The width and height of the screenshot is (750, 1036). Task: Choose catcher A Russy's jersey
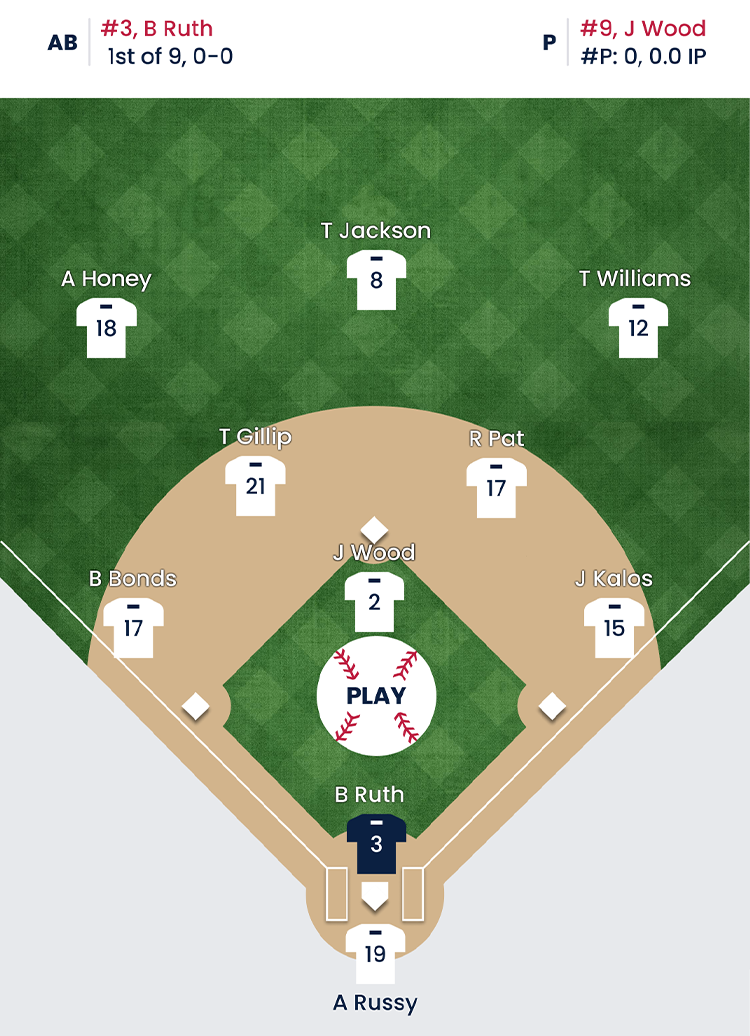point(375,954)
